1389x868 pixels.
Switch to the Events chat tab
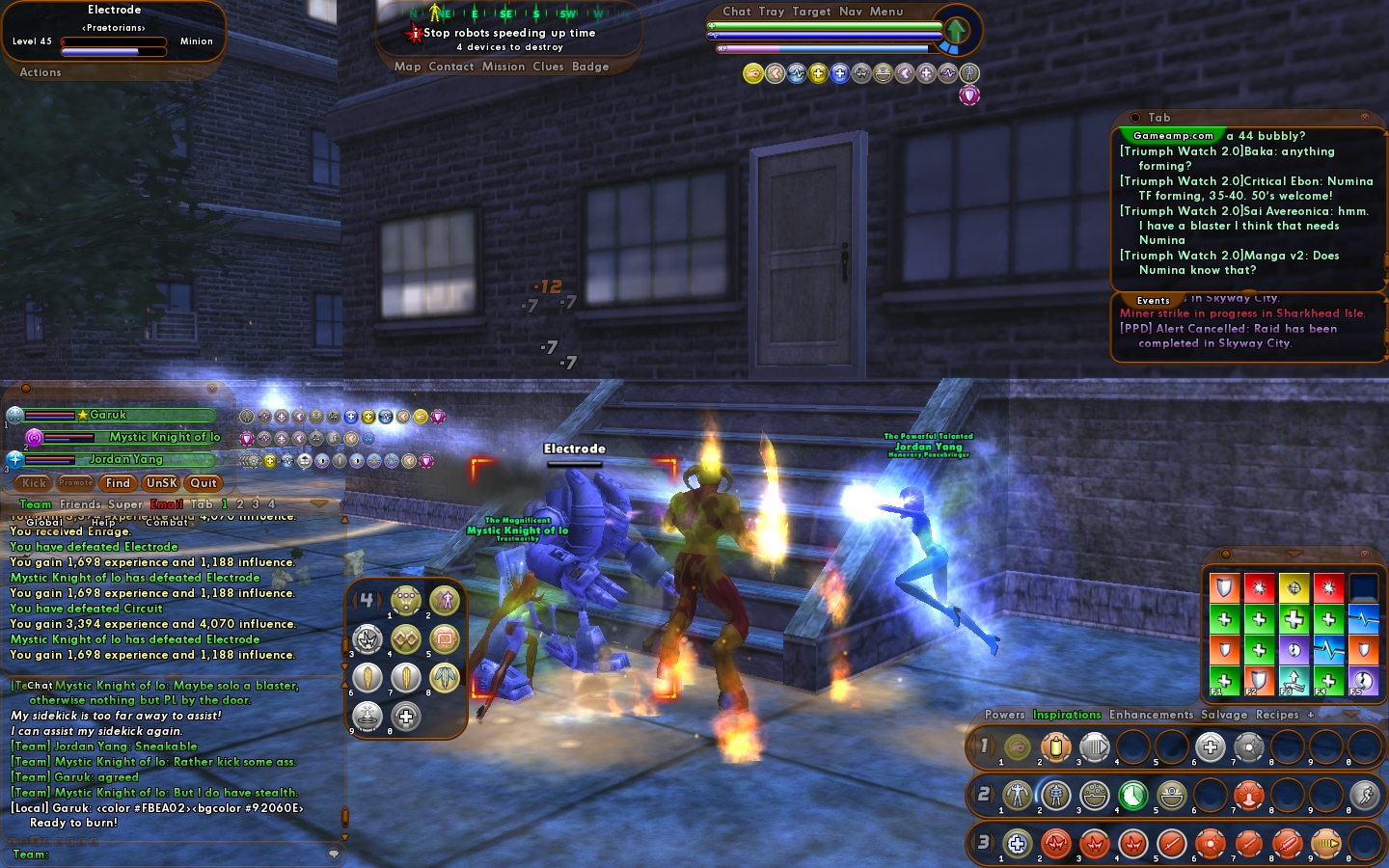click(1153, 300)
